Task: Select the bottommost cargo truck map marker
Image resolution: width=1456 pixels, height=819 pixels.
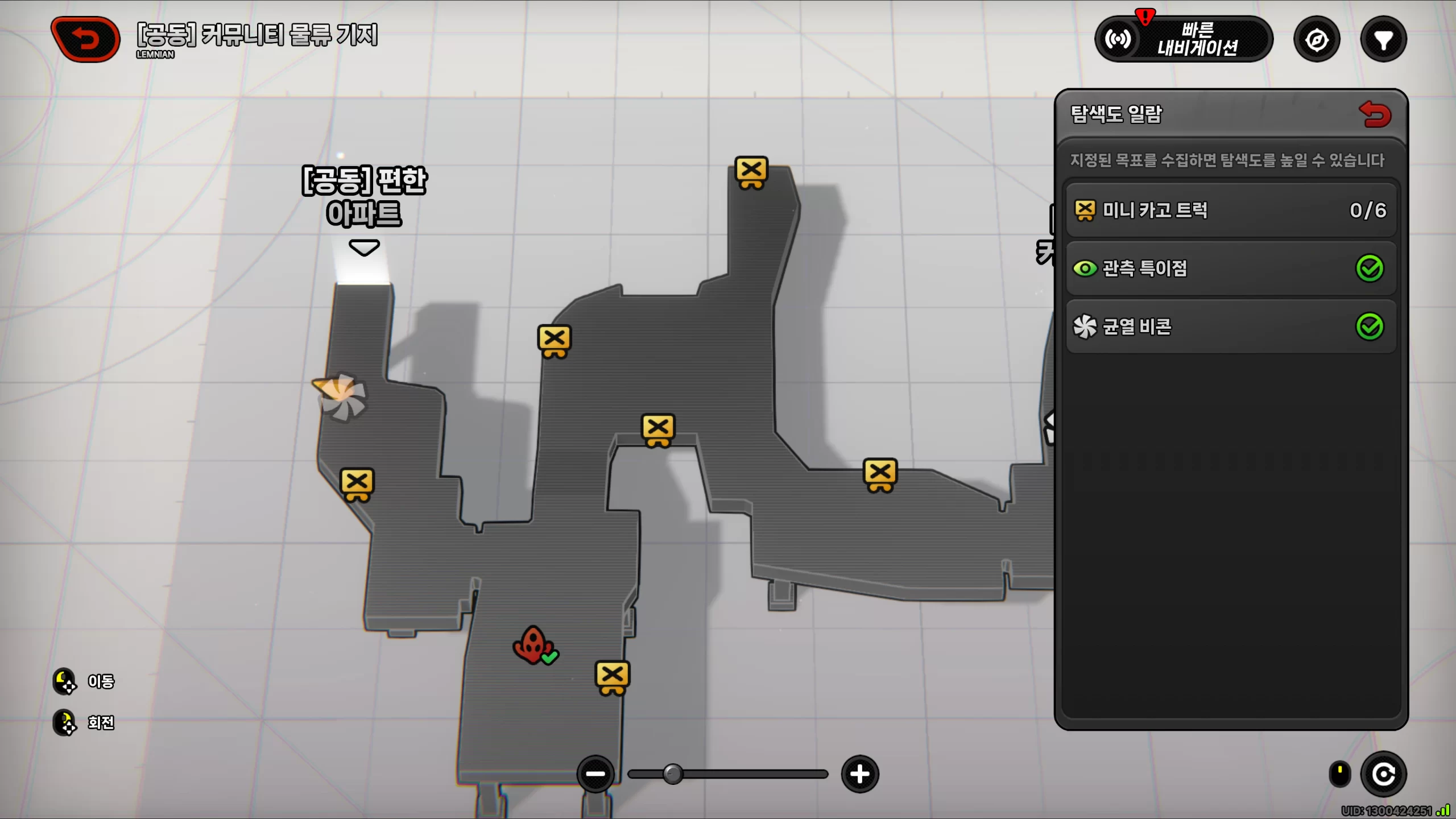Action: [x=612, y=677]
